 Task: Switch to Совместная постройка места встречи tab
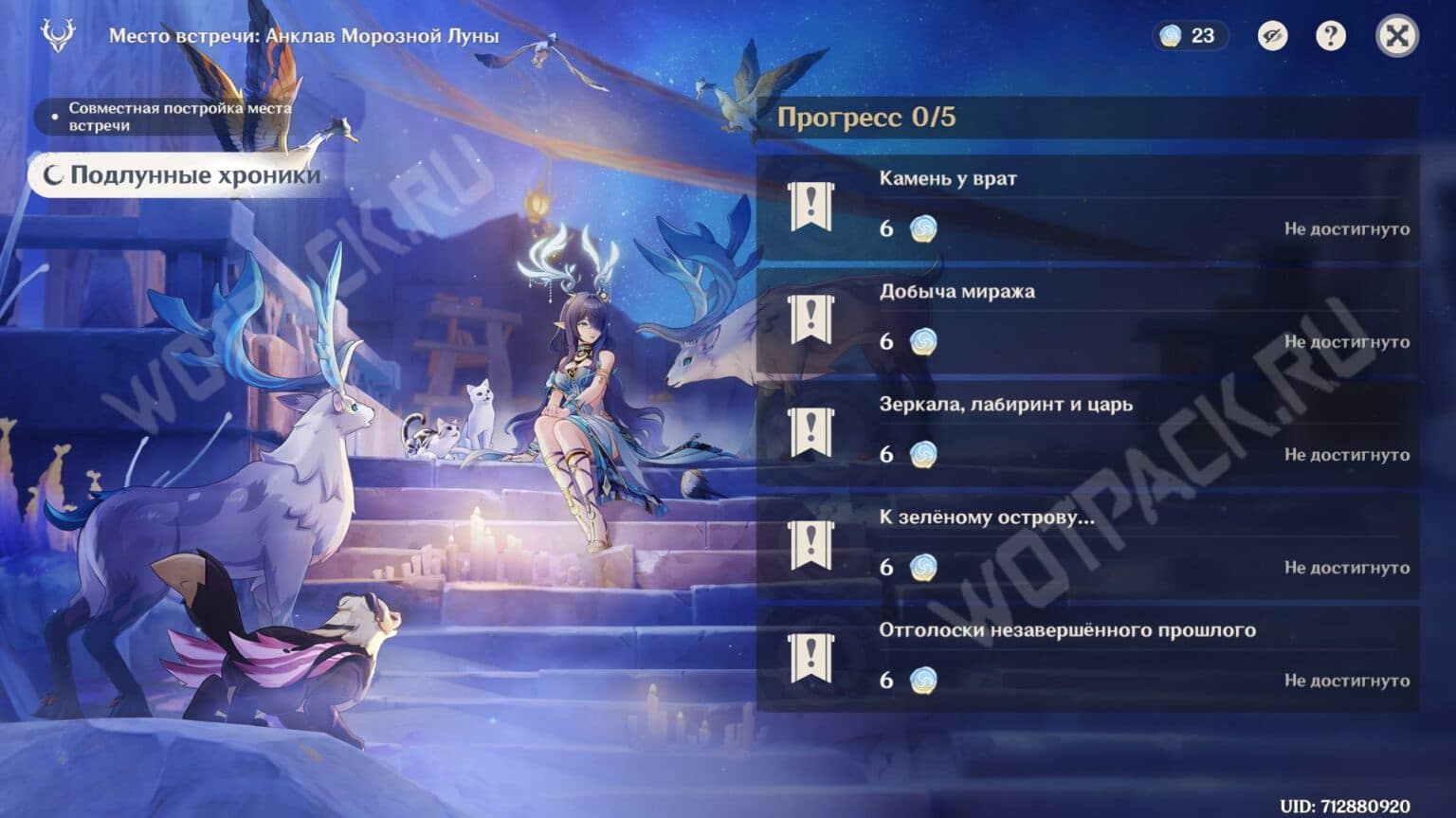pos(180,118)
